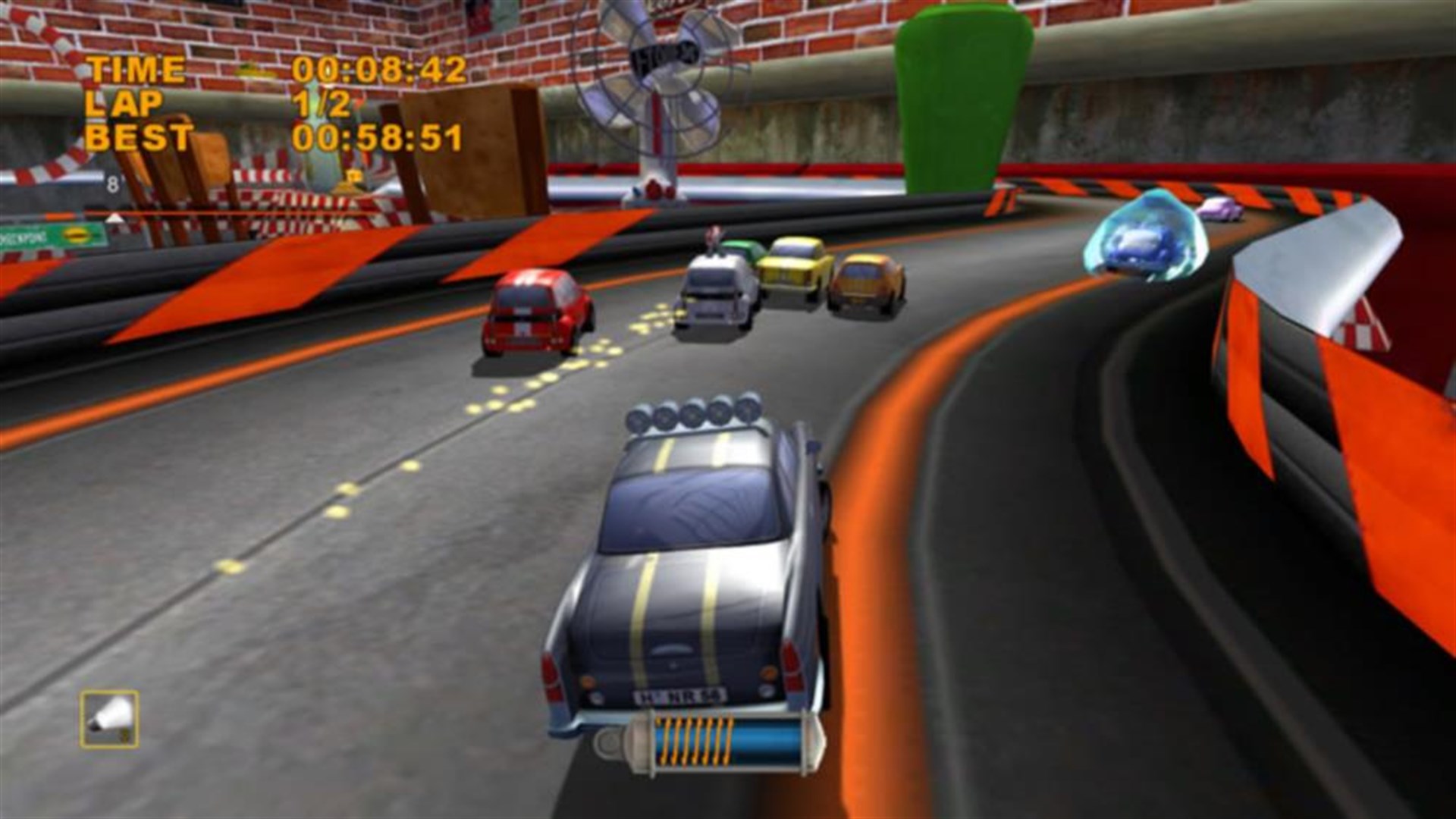Select the blue car inside the bubble shield
The image size is (1456, 819).
pyautogui.click(x=1137, y=243)
